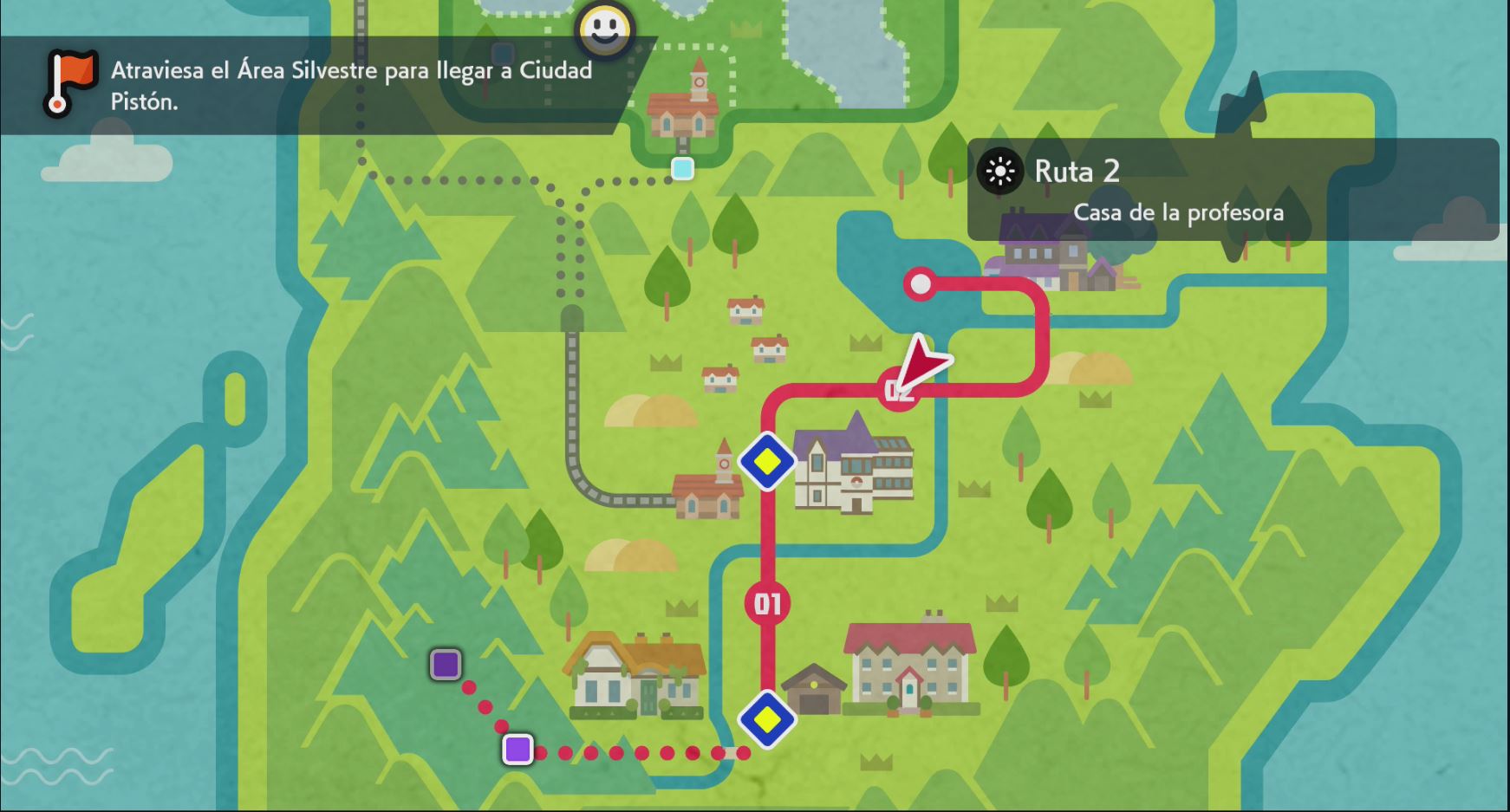1510x812 pixels.
Task: Select the Route 01 map marker
Action: (767, 603)
